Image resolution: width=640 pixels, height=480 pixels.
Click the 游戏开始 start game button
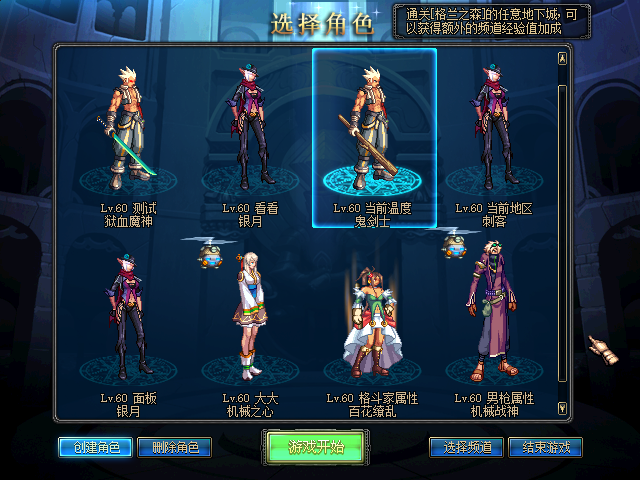[x=317, y=447]
